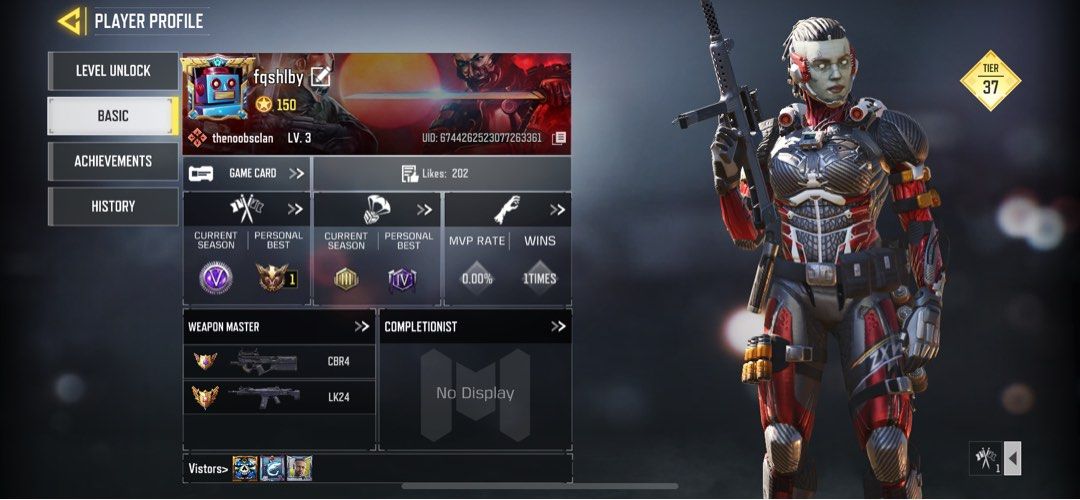Open the Game Card section

pyautogui.click(x=247, y=173)
